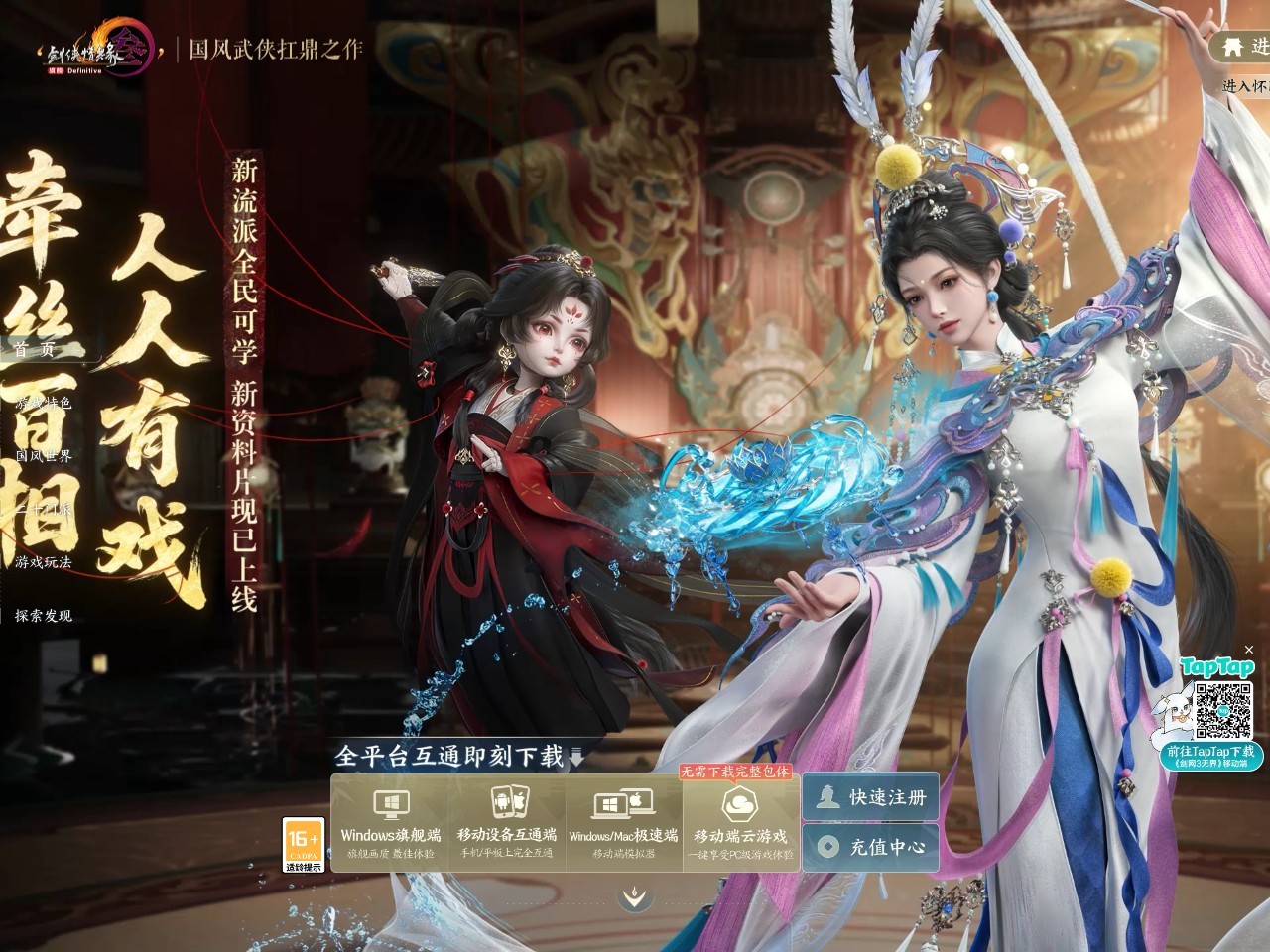
Task: Click the TapTap cat mascot icon
Action: pos(1175,708)
